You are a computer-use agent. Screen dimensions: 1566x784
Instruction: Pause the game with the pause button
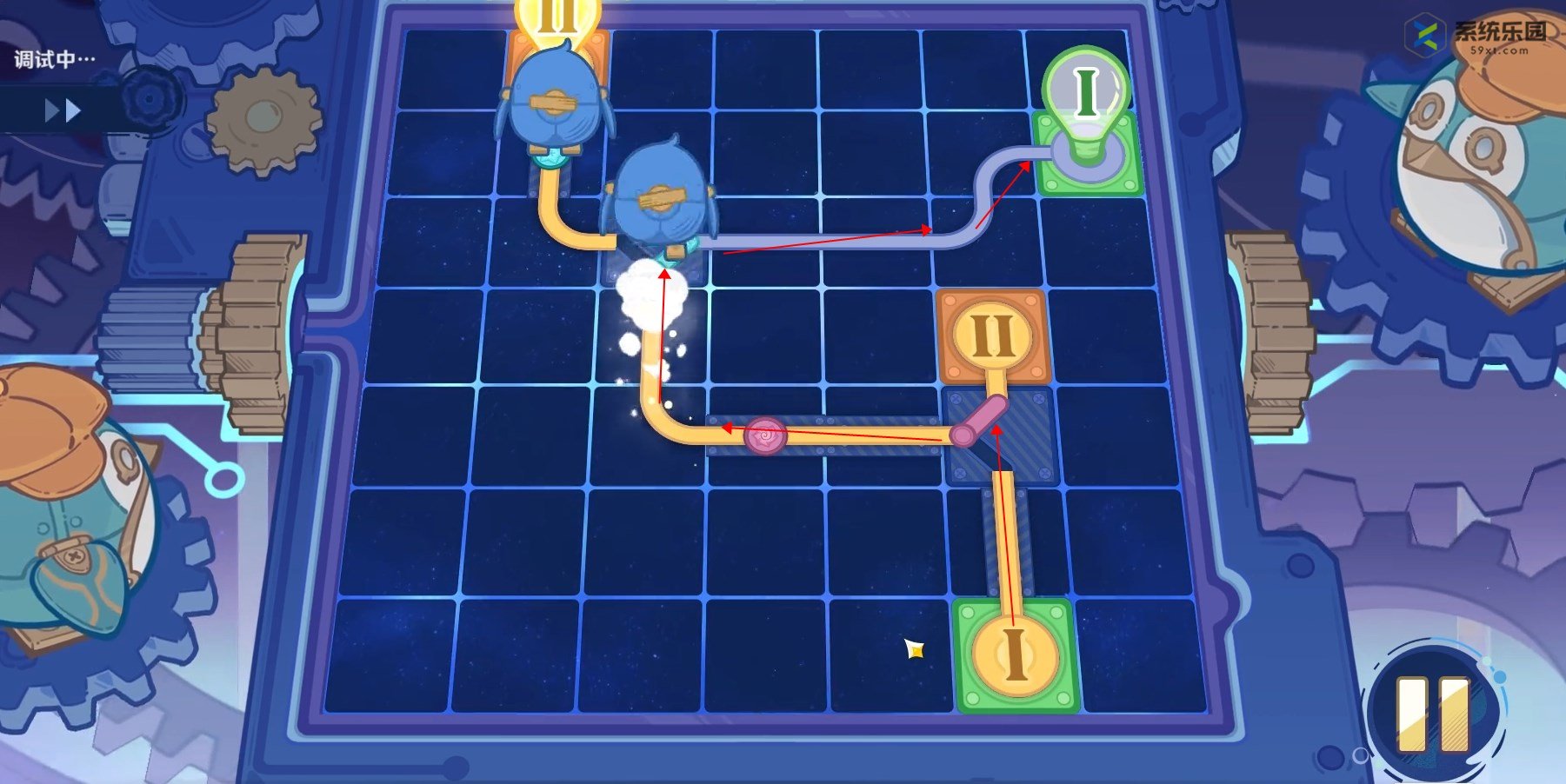click(1433, 715)
